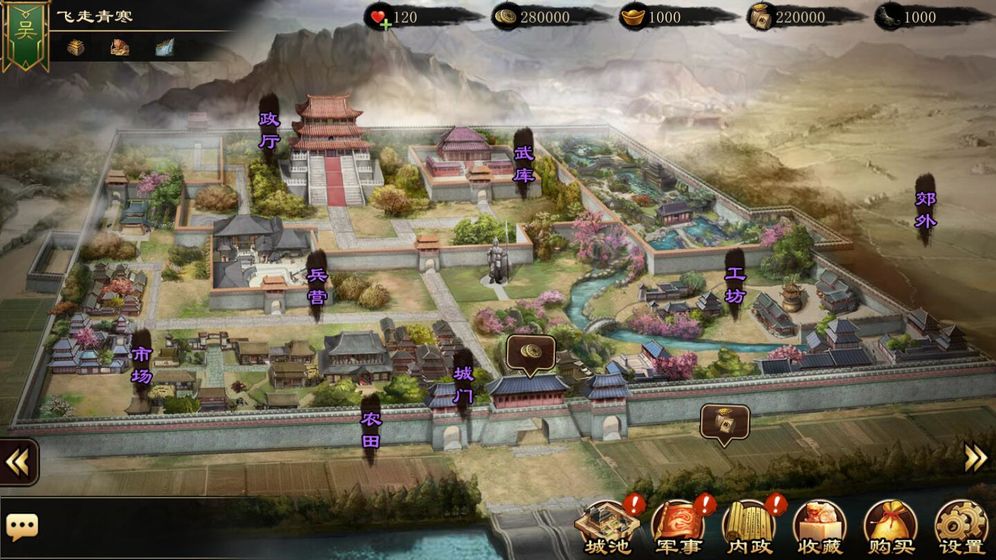Open the 城池 city menu
Image resolution: width=996 pixels, height=560 pixels.
pos(607,526)
